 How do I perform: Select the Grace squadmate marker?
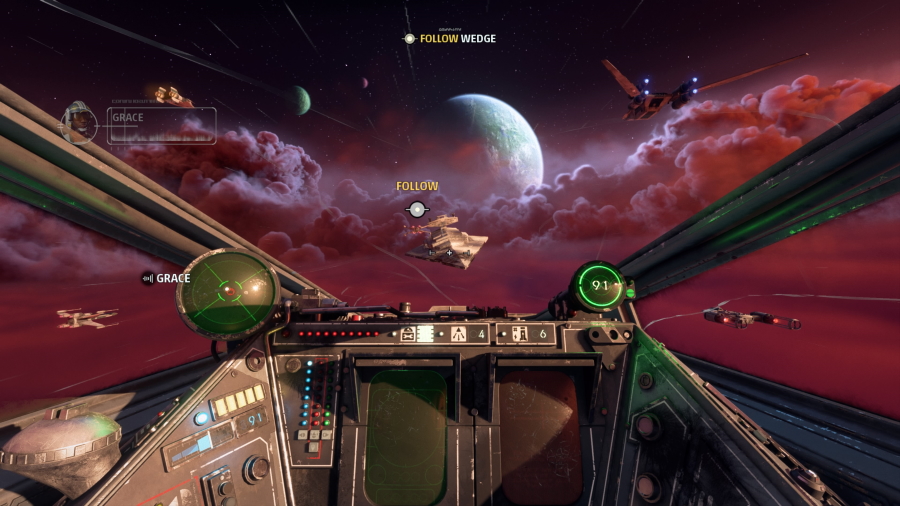(x=166, y=278)
